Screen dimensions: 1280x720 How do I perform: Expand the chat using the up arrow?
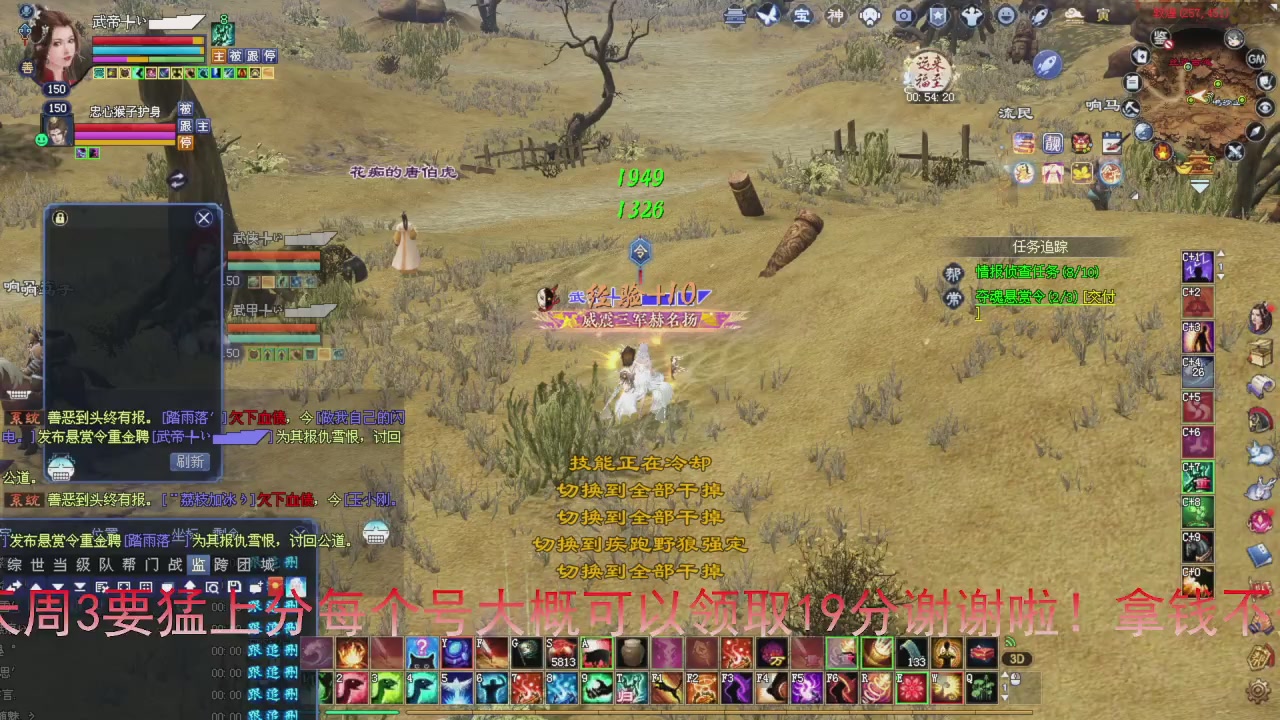pos(36,586)
